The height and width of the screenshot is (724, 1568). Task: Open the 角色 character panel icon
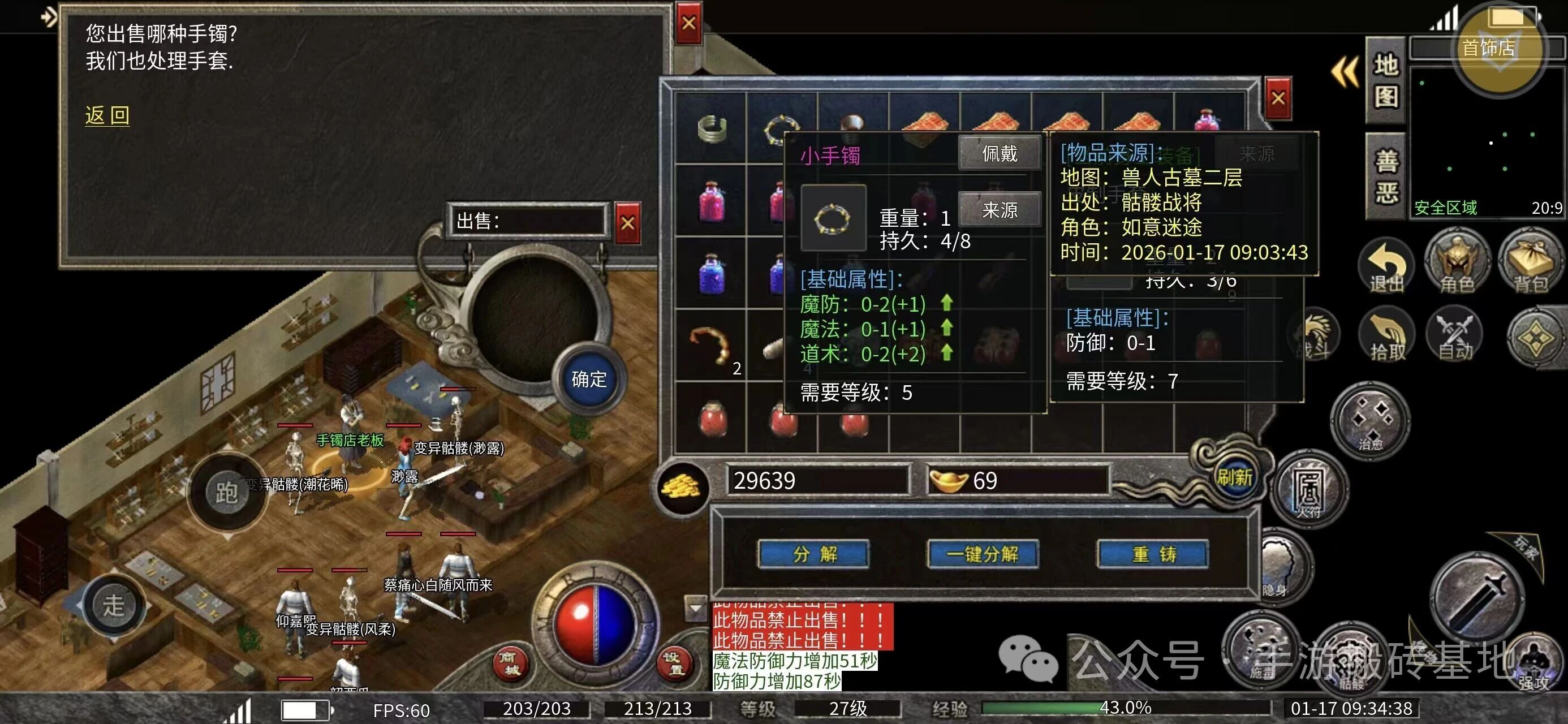(1458, 265)
